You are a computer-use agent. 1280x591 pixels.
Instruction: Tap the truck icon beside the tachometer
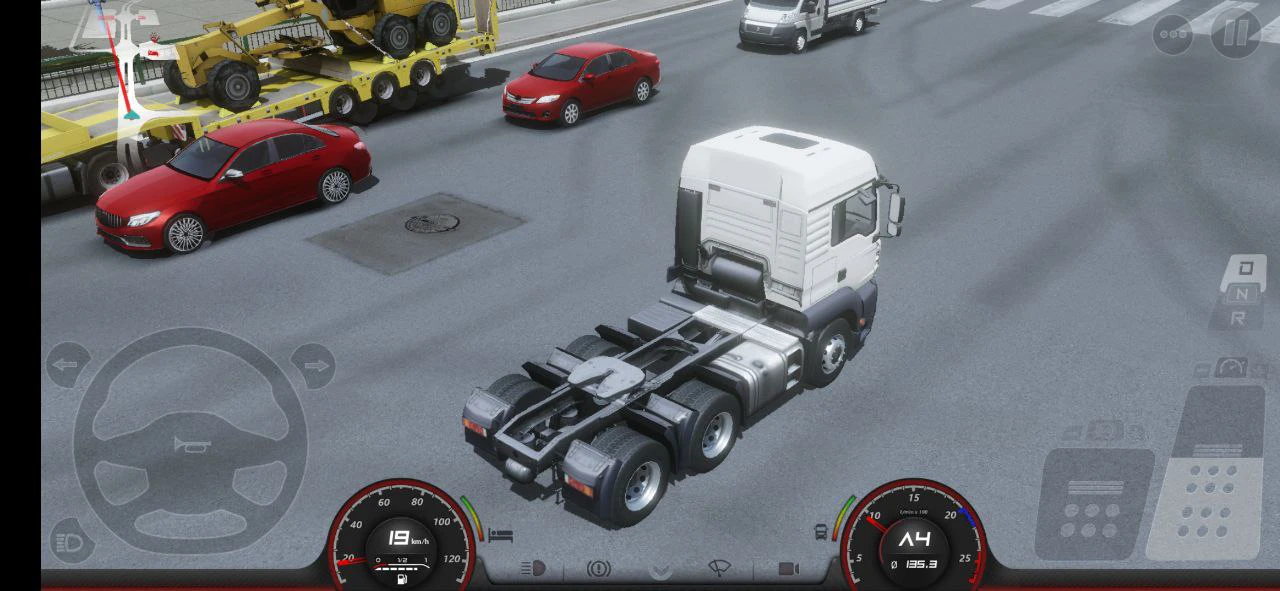click(821, 531)
